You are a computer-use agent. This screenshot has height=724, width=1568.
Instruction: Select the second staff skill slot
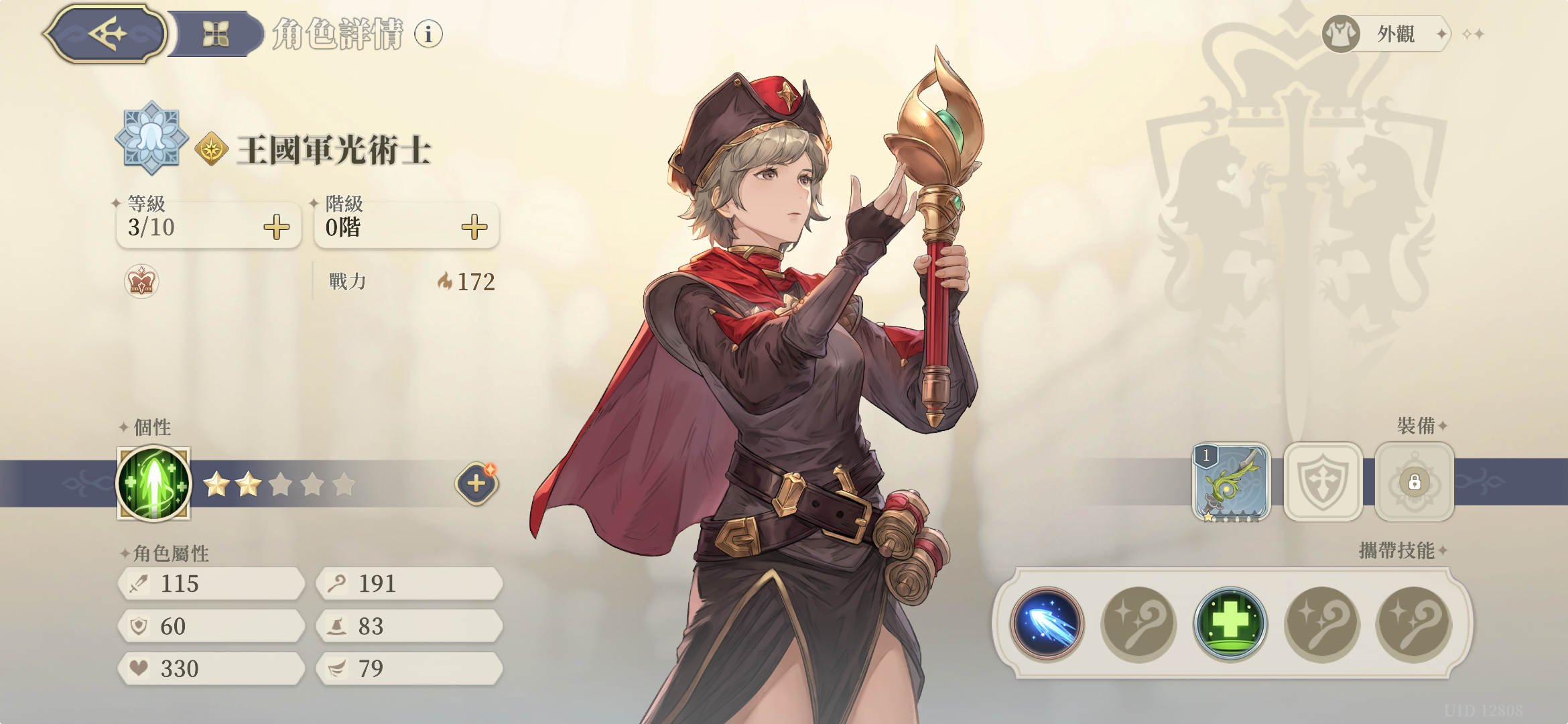point(1138,623)
